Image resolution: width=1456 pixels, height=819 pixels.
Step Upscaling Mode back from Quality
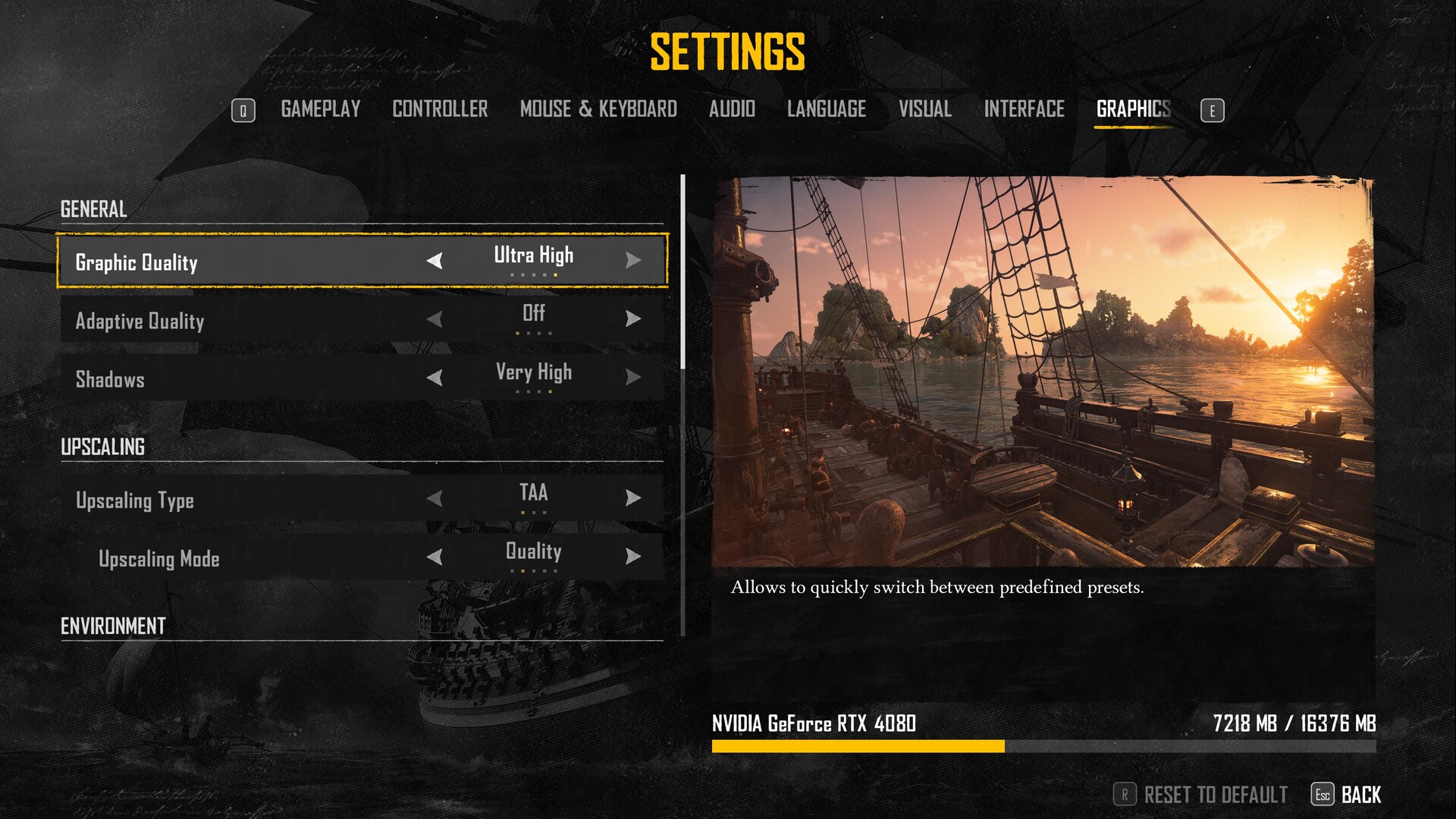(435, 557)
